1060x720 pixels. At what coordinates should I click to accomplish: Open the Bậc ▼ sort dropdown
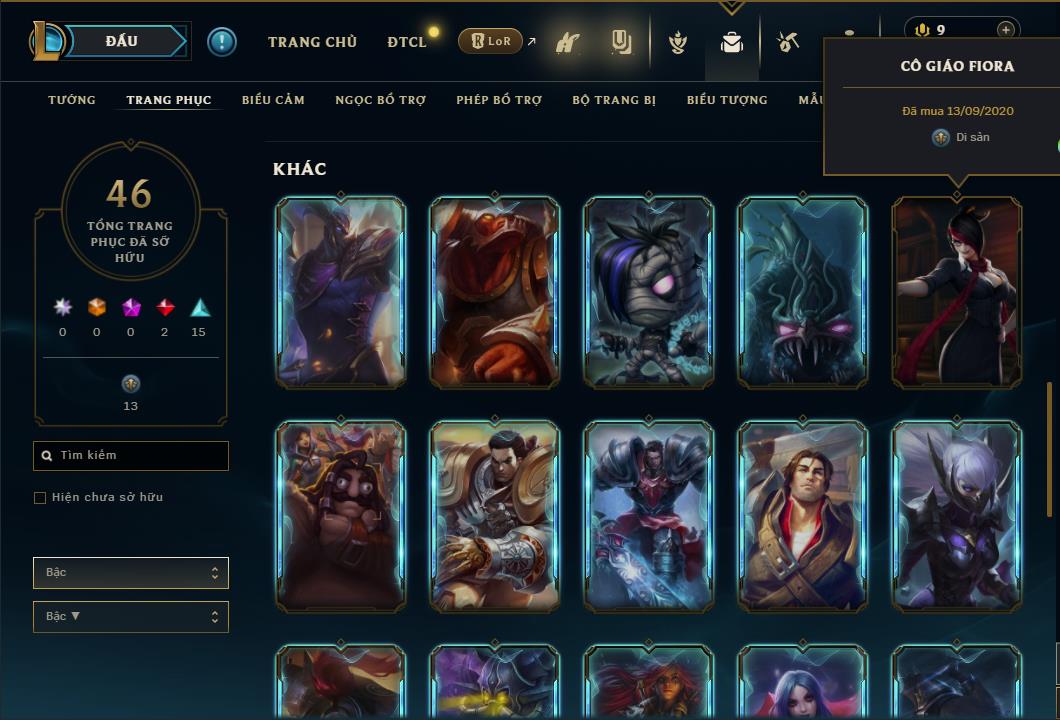[x=131, y=617]
